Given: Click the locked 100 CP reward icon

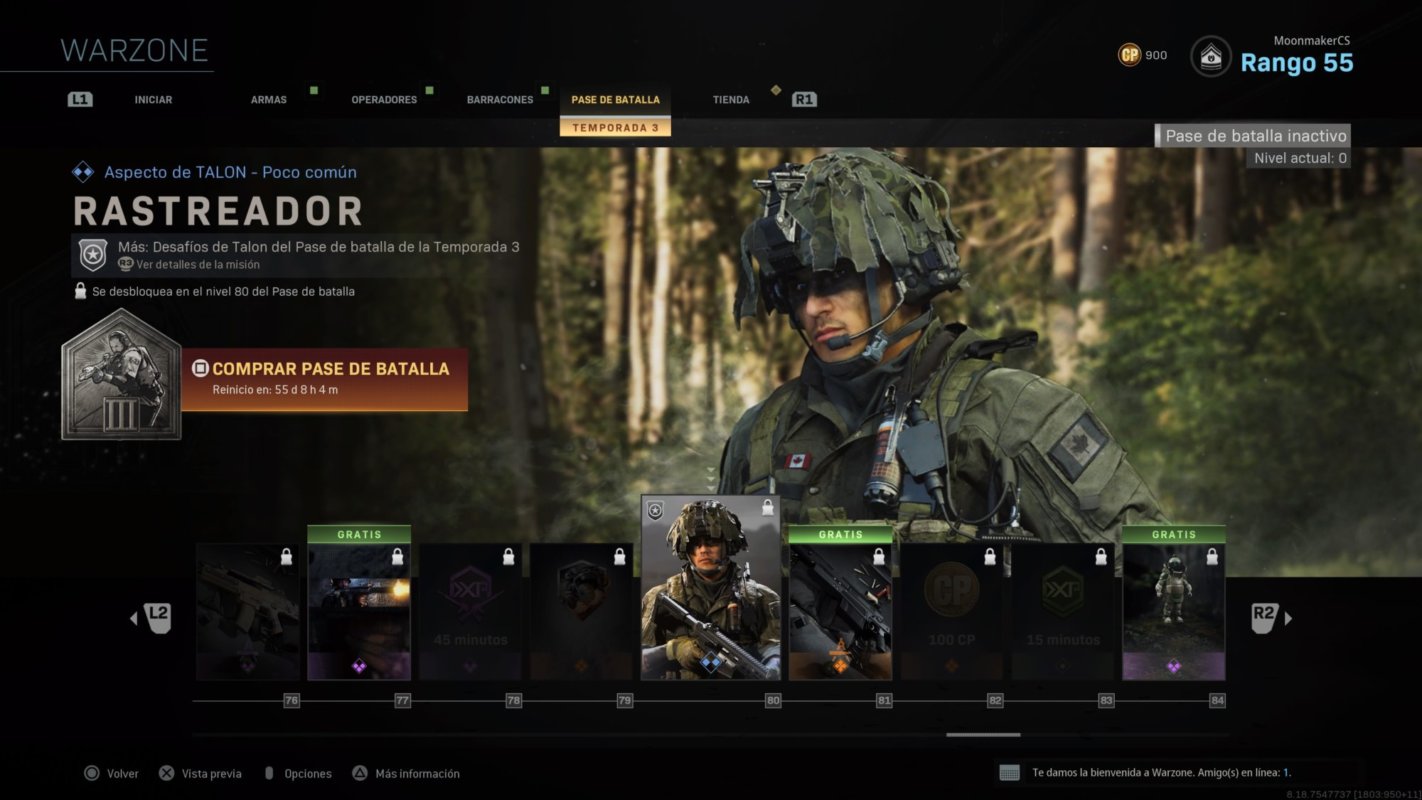Looking at the screenshot, I should pos(951,592).
